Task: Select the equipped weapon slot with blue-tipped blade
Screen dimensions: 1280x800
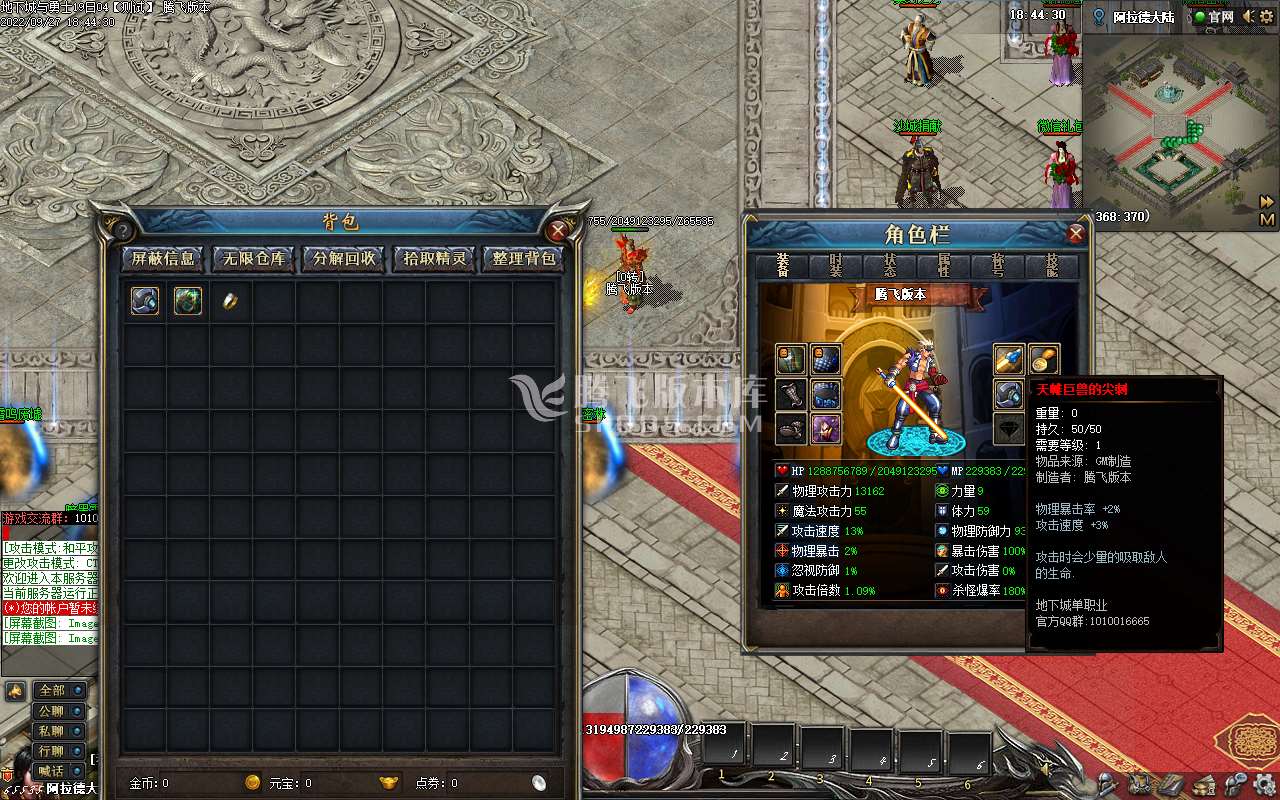Action: [1008, 359]
